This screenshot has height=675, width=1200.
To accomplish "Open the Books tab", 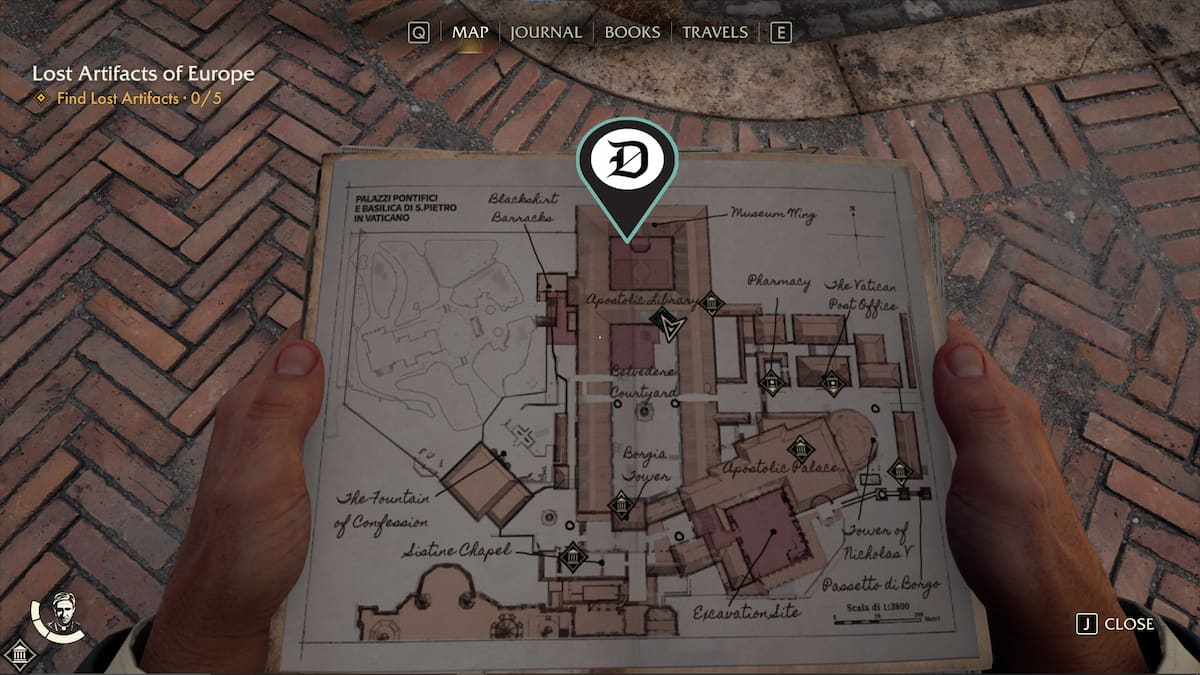I will [x=633, y=32].
